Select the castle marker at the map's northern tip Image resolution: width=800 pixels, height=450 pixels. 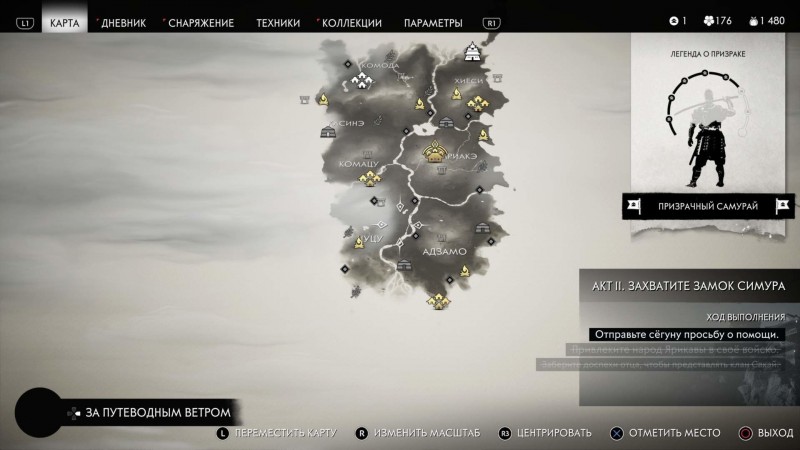pos(473,51)
